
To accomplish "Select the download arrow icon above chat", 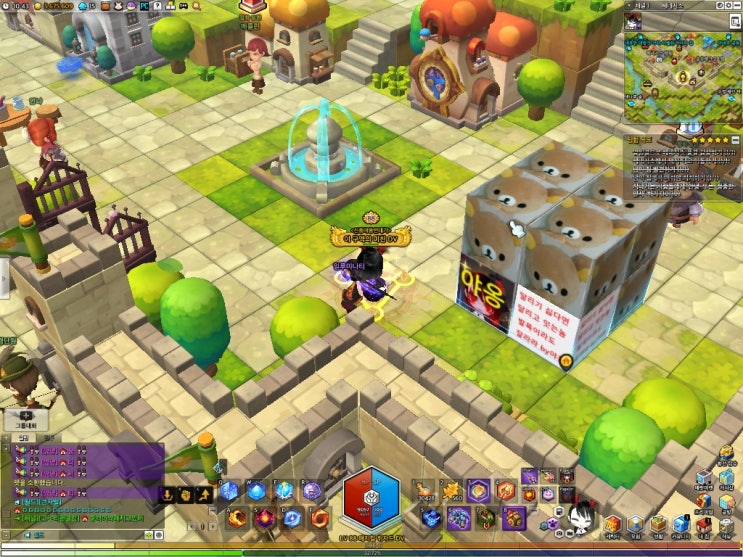I will pyautogui.click(x=165, y=494).
